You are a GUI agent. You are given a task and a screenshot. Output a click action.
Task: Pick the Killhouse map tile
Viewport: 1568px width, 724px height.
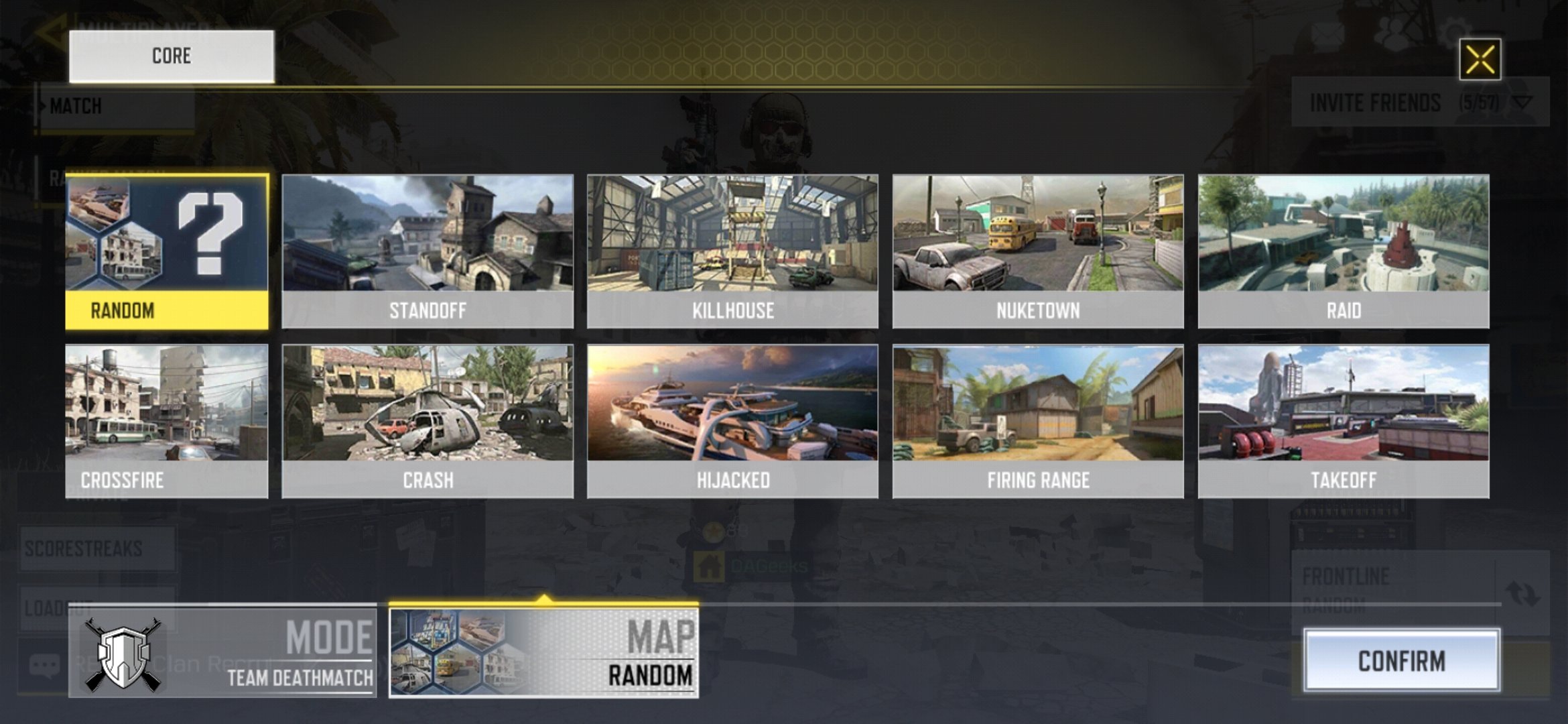tap(732, 251)
